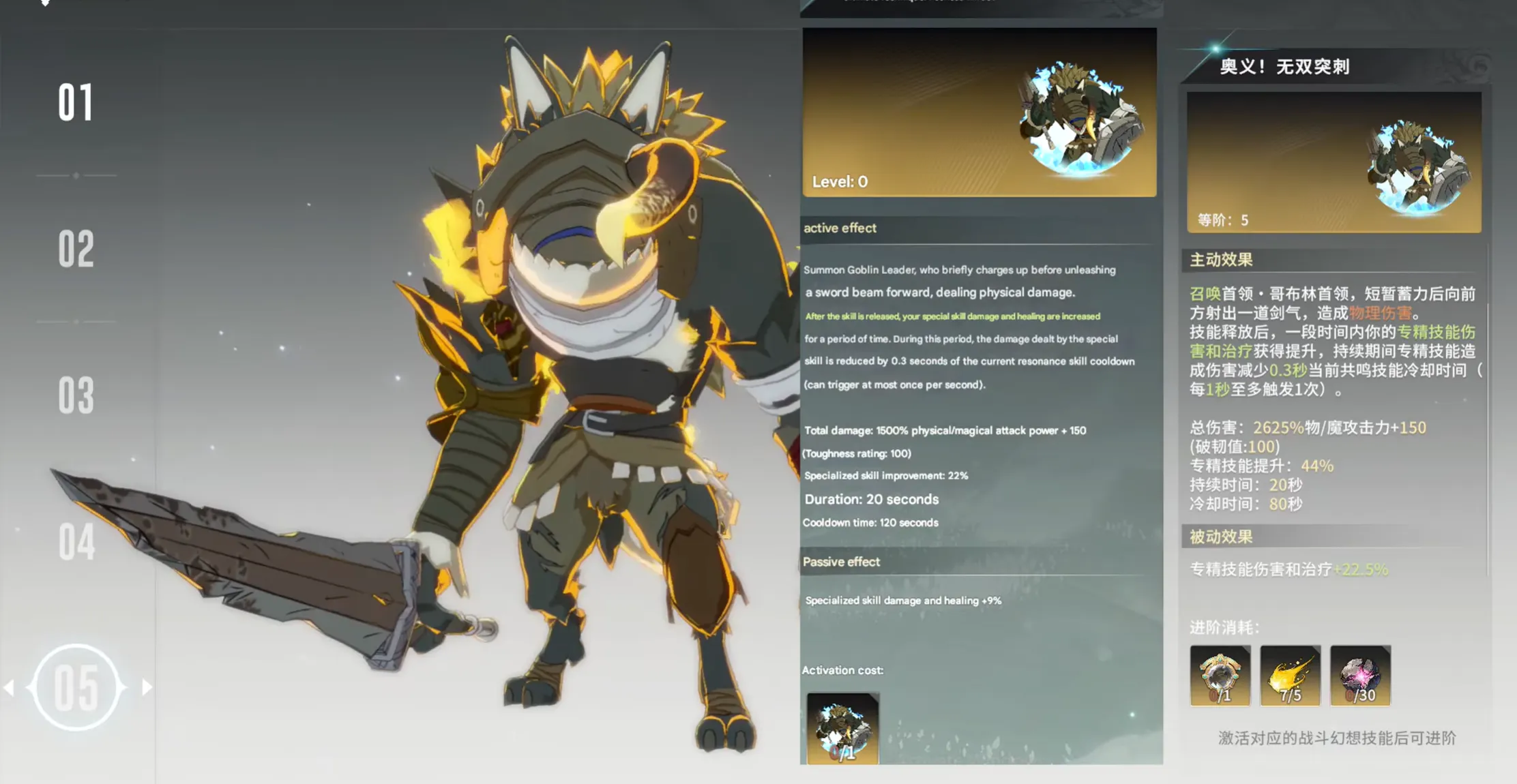The height and width of the screenshot is (784, 1517).
Task: Click the round emblem material icon marked /1
Action: pos(1220,676)
